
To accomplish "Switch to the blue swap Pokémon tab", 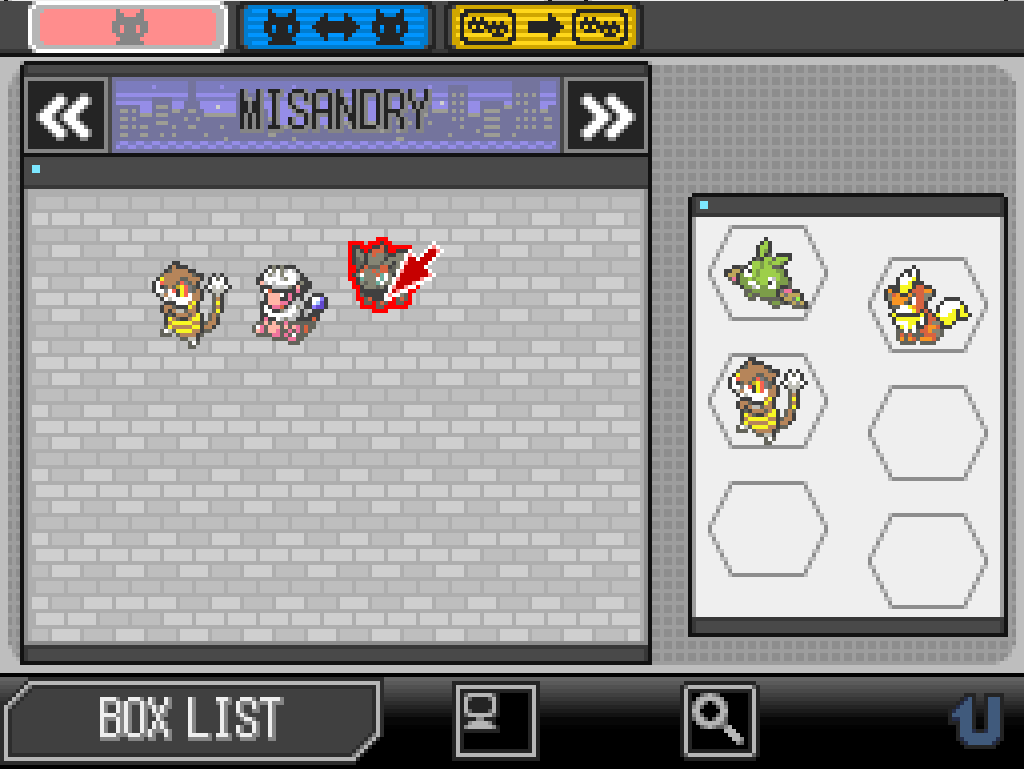I will [x=336, y=28].
